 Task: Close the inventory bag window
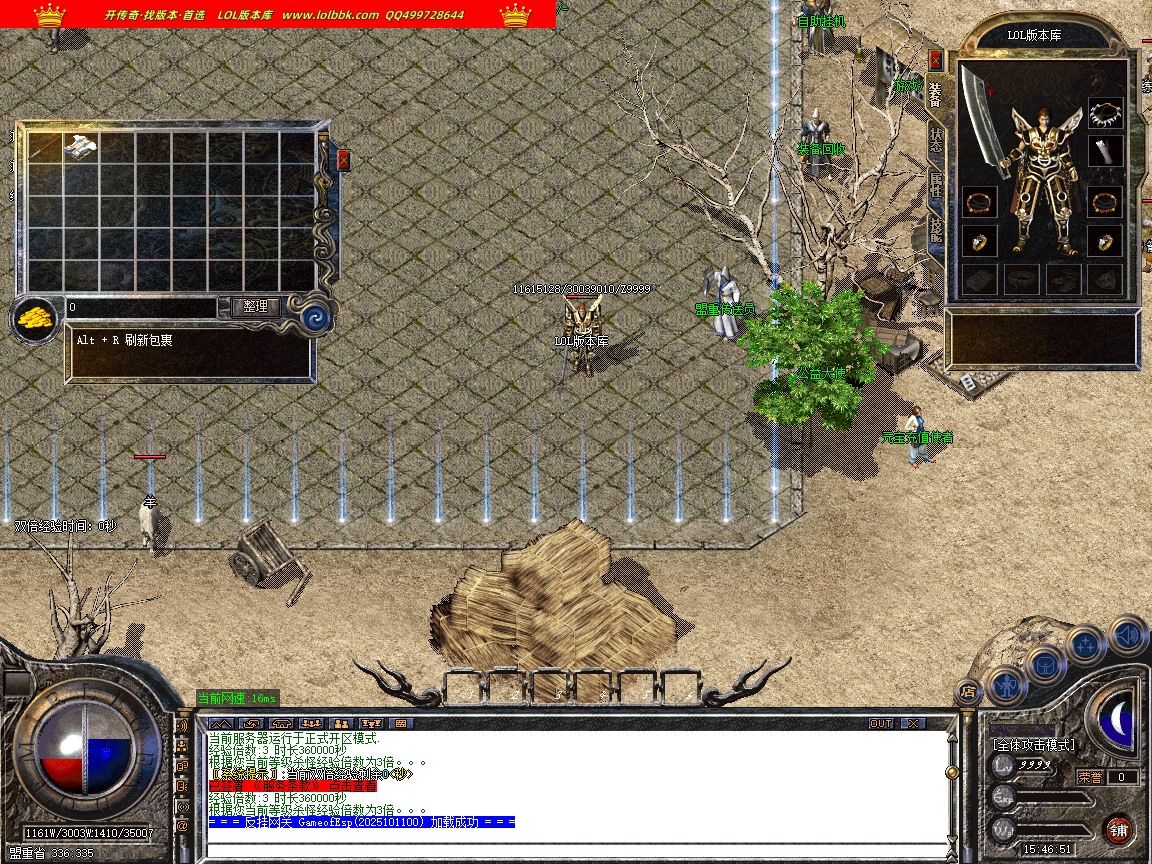click(x=344, y=160)
